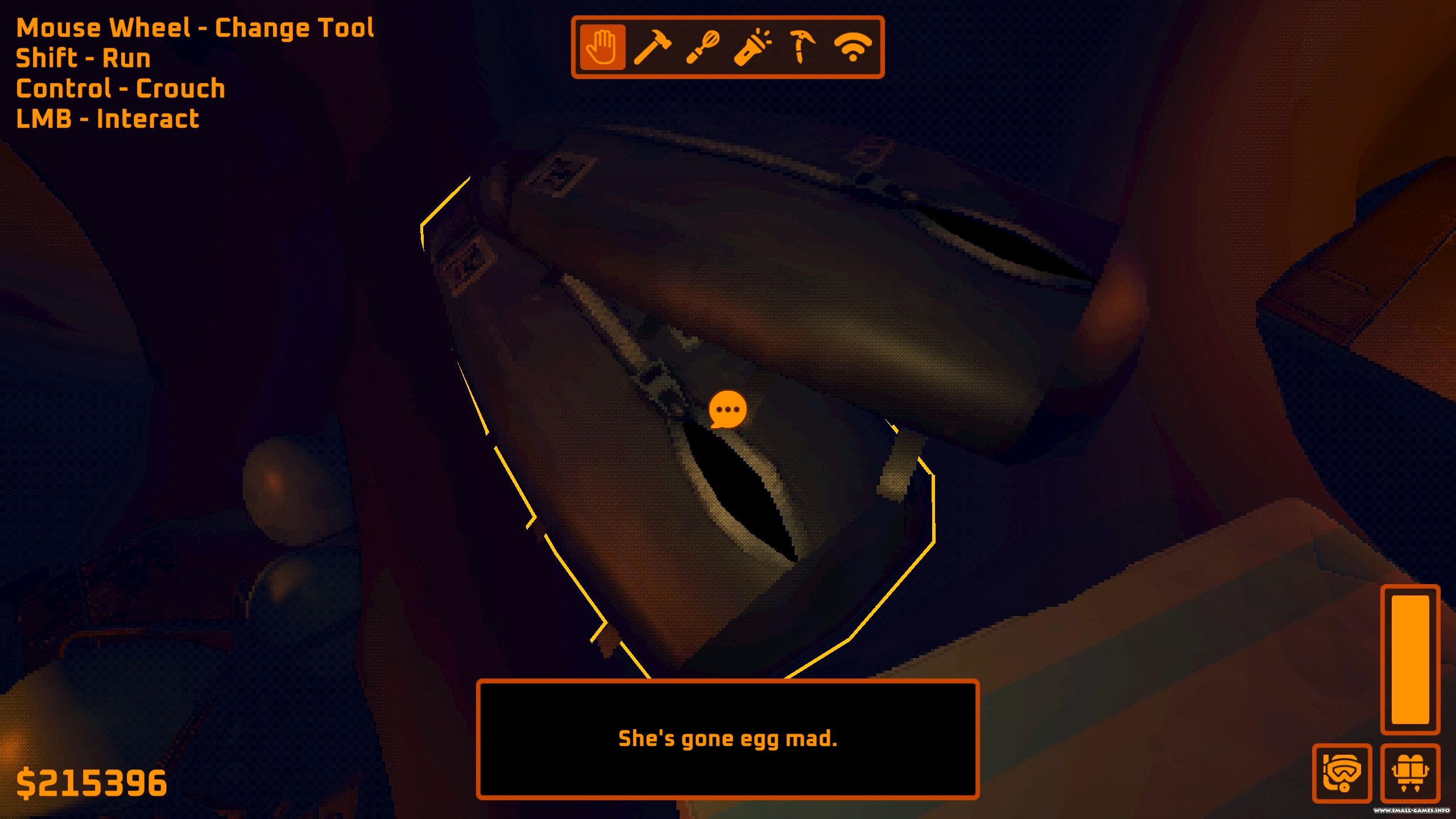Click the diving mask equipment icon

click(1342, 773)
